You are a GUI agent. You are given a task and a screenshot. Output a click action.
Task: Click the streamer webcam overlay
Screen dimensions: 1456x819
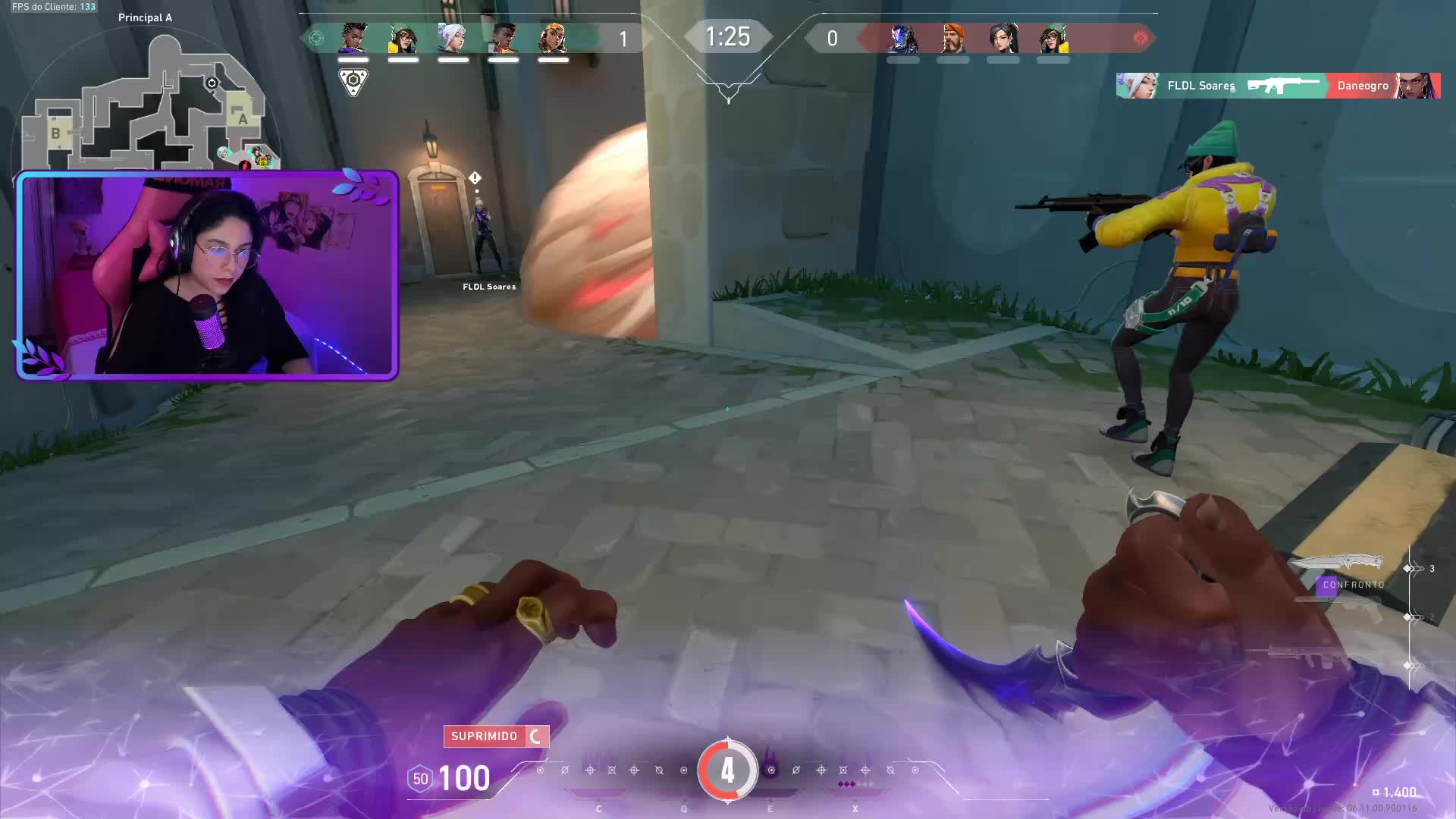(x=207, y=275)
